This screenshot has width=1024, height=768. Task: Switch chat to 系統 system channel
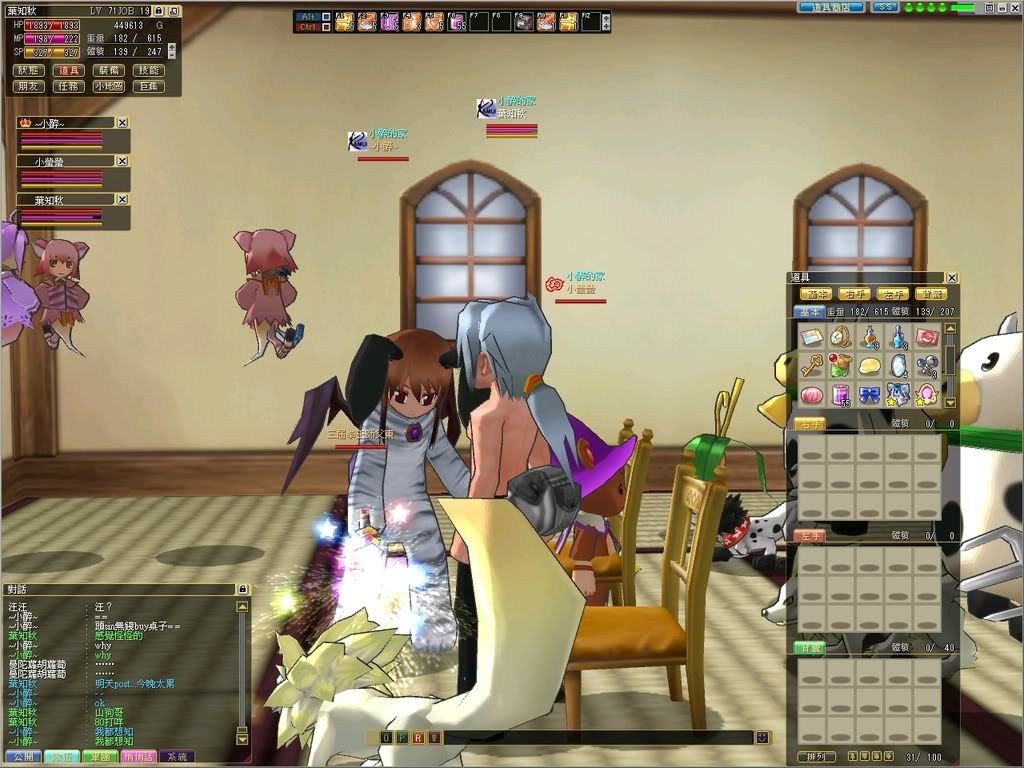click(x=177, y=757)
